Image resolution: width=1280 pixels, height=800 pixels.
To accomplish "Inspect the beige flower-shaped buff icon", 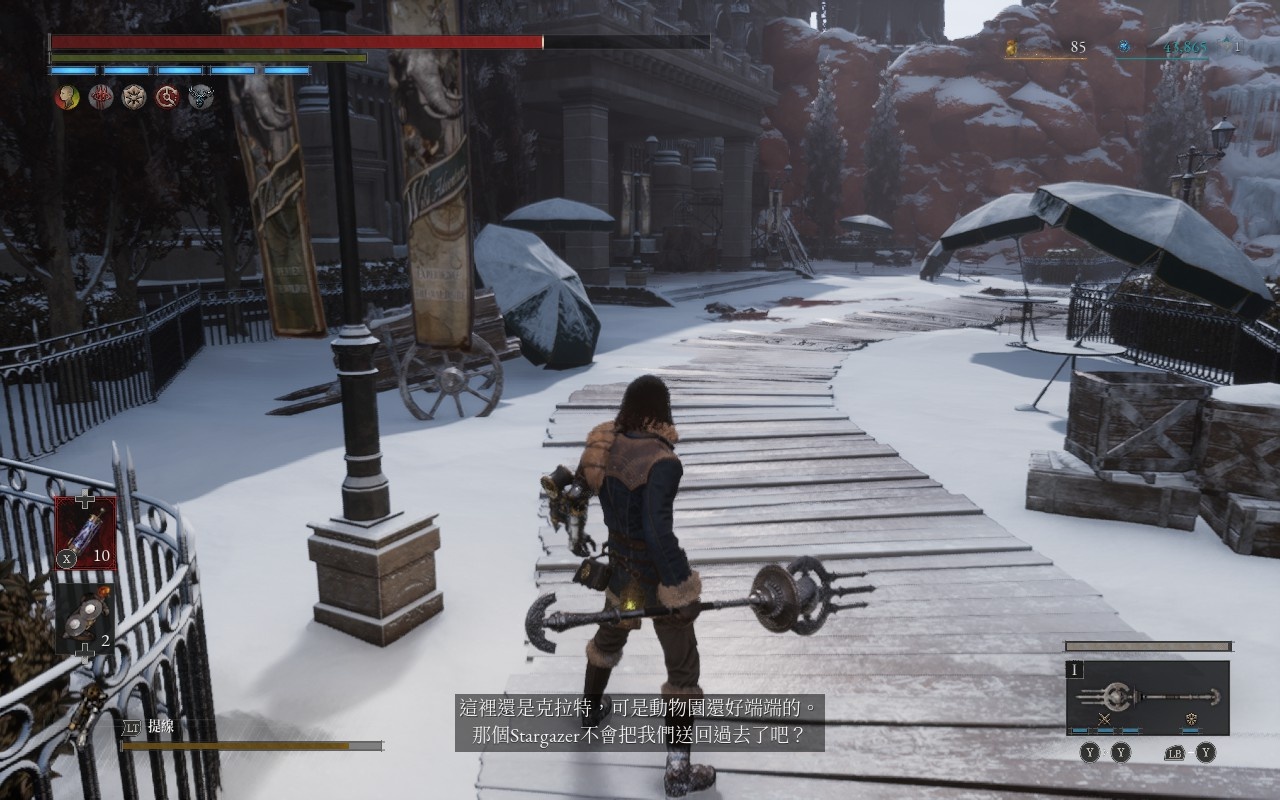I will pyautogui.click(x=134, y=97).
